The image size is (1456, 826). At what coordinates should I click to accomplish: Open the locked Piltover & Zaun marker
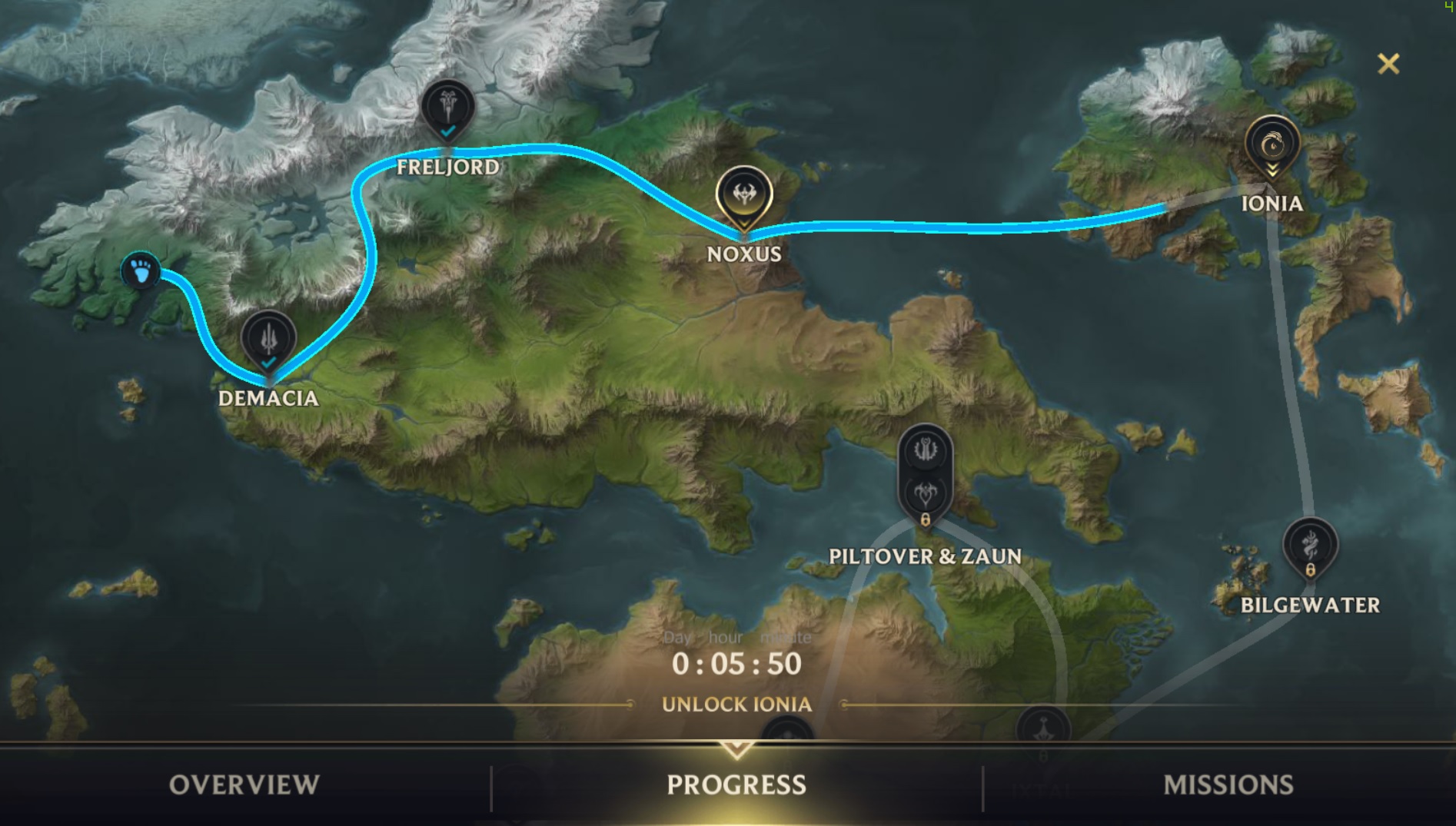926,473
